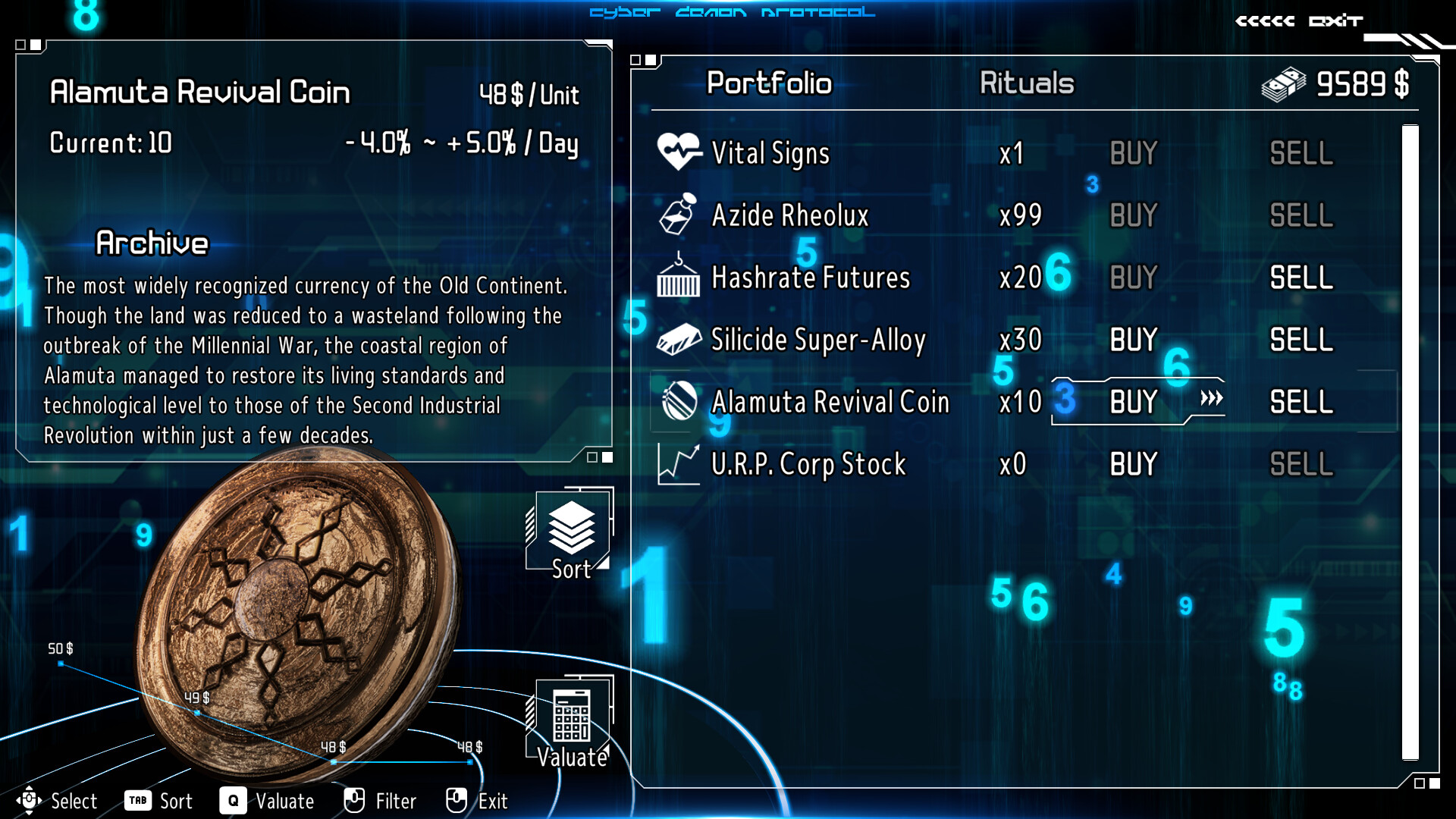Open the Sort stacked-layers icon
This screenshot has width=1456, height=819.
570,527
